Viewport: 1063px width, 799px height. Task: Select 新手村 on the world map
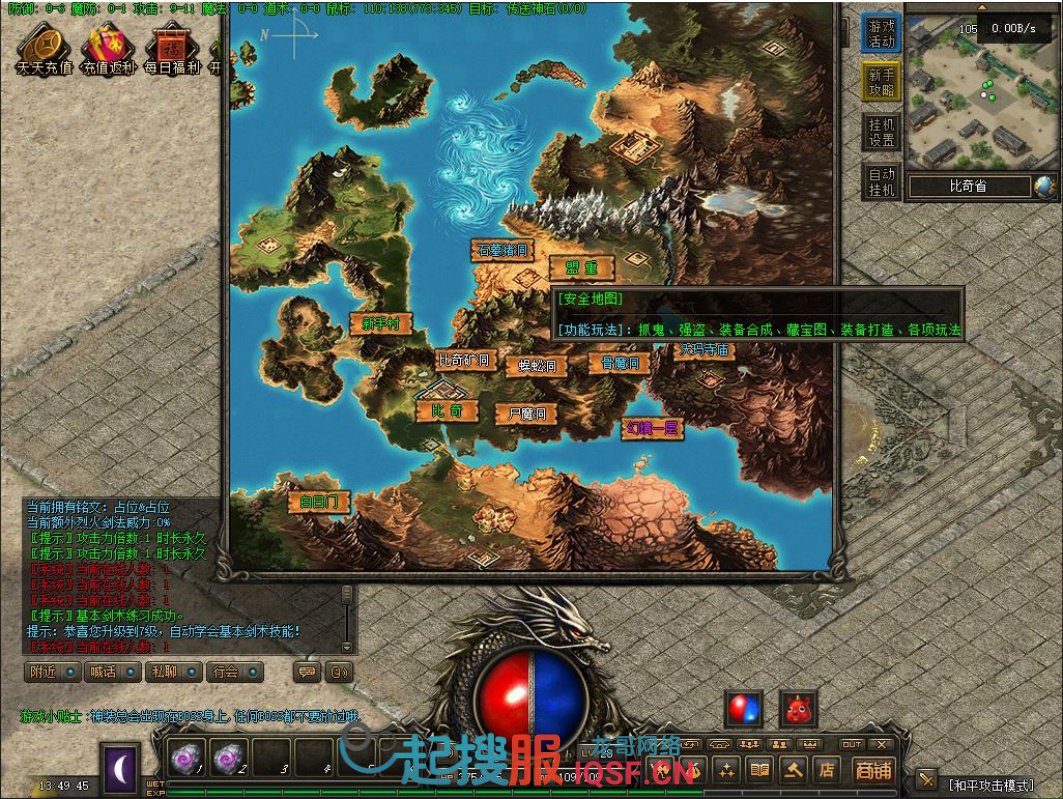tap(380, 324)
